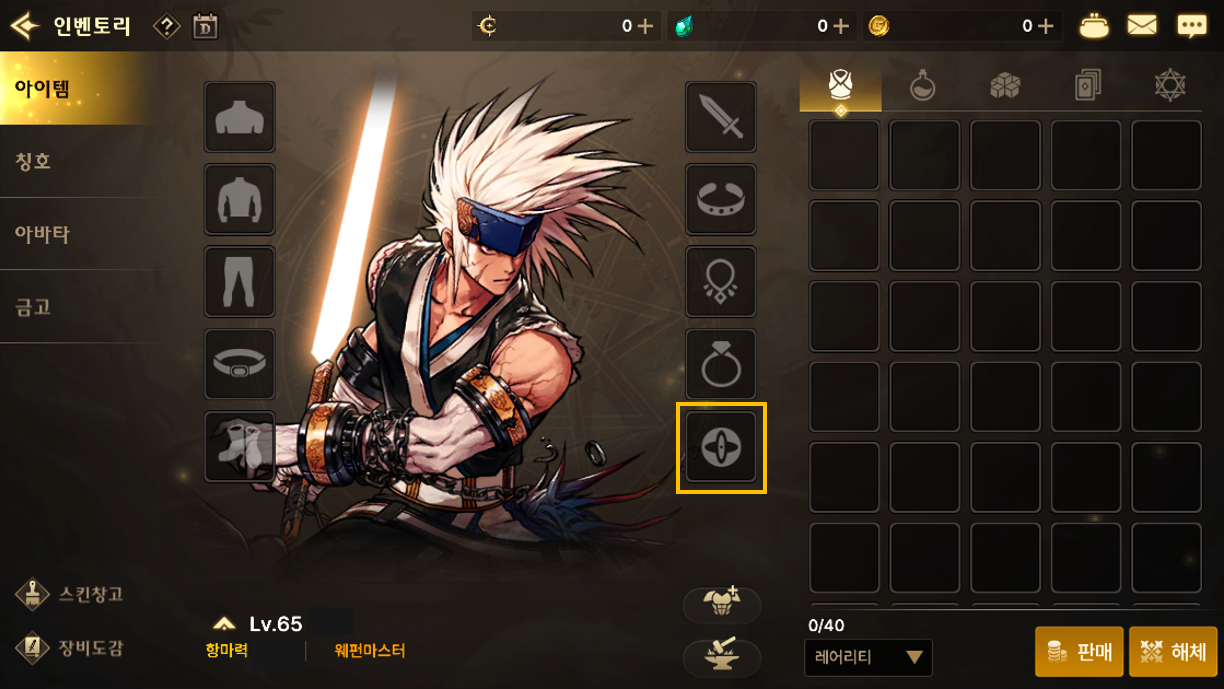
Task: Choose the belt equipment slot
Action: click(x=240, y=364)
